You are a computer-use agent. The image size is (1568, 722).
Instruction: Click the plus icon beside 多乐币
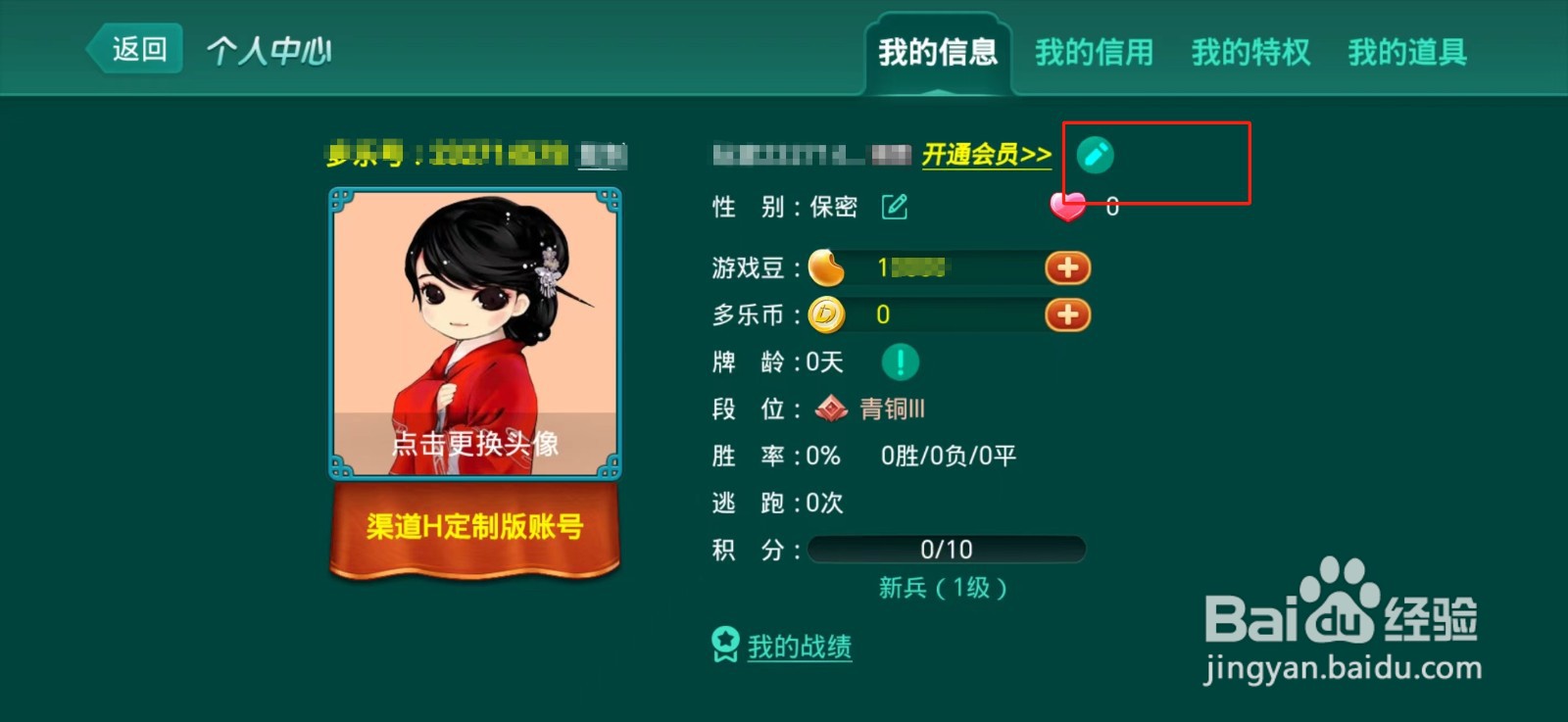[x=1068, y=315]
